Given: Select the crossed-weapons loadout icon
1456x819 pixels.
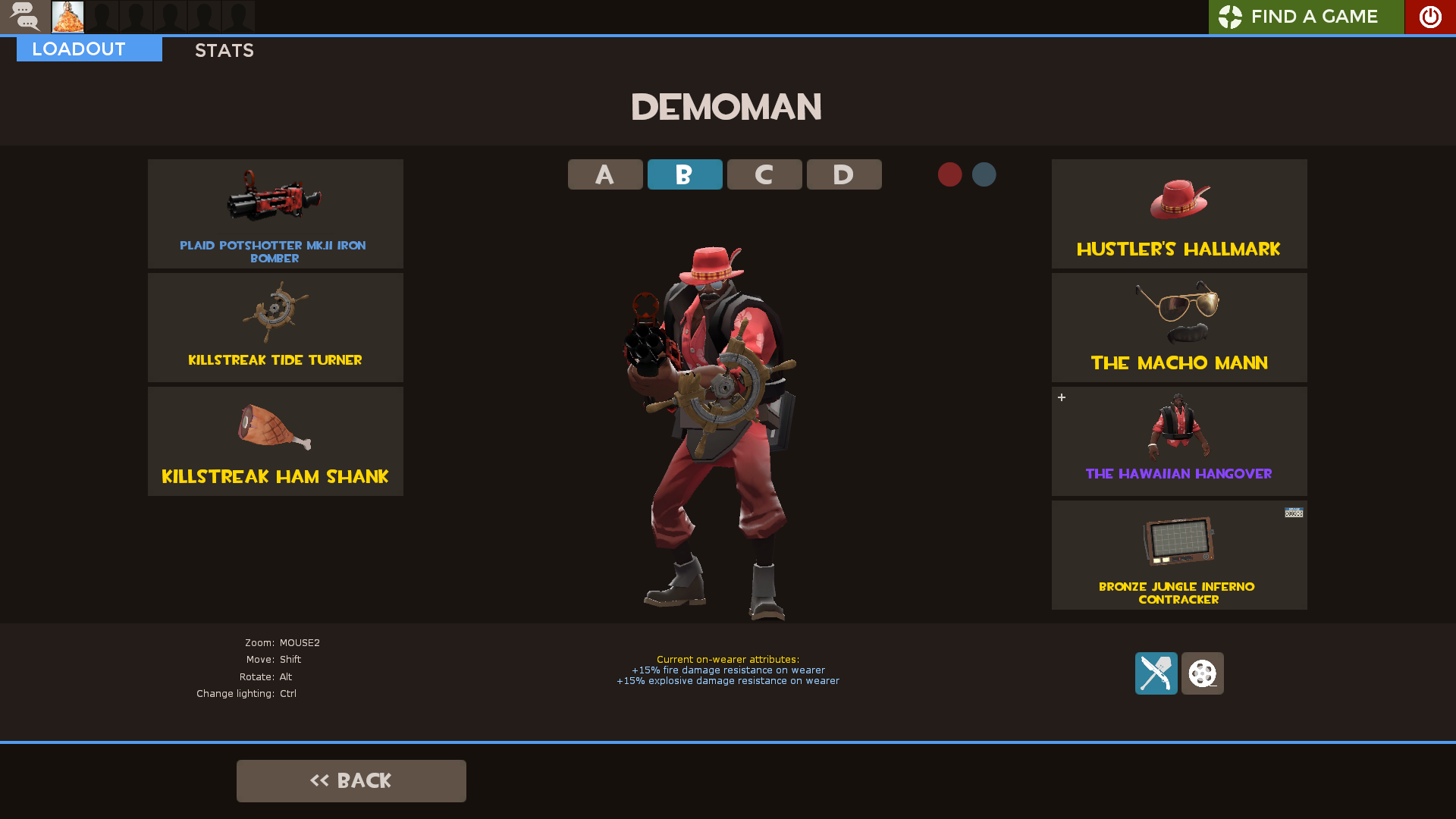Looking at the screenshot, I should [1155, 673].
